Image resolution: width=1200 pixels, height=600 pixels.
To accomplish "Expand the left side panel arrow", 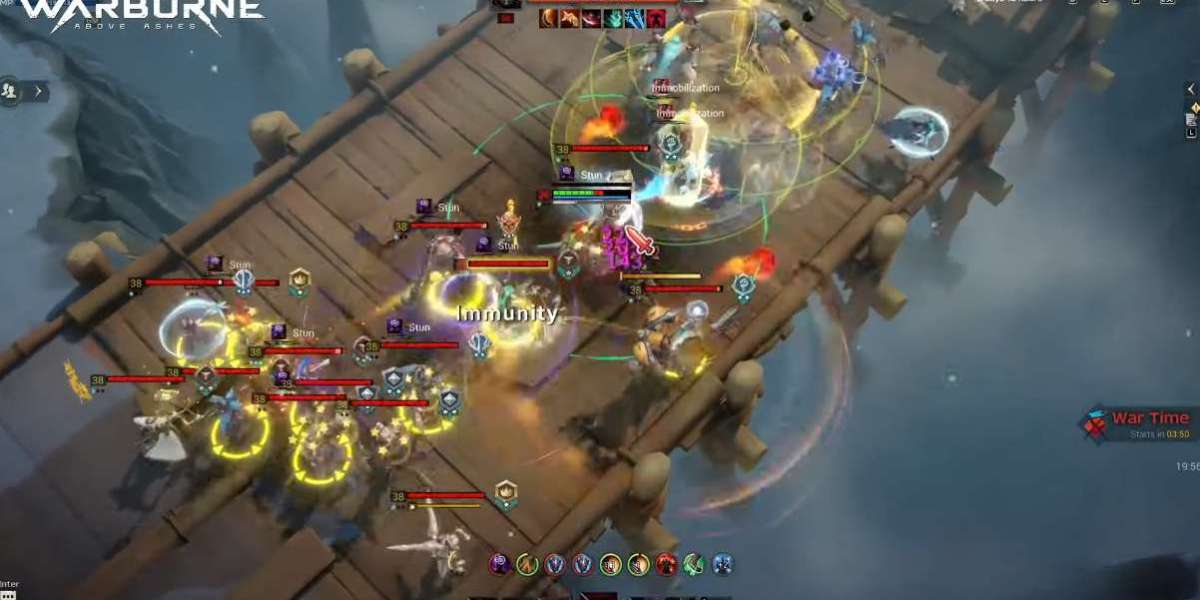I will point(38,91).
